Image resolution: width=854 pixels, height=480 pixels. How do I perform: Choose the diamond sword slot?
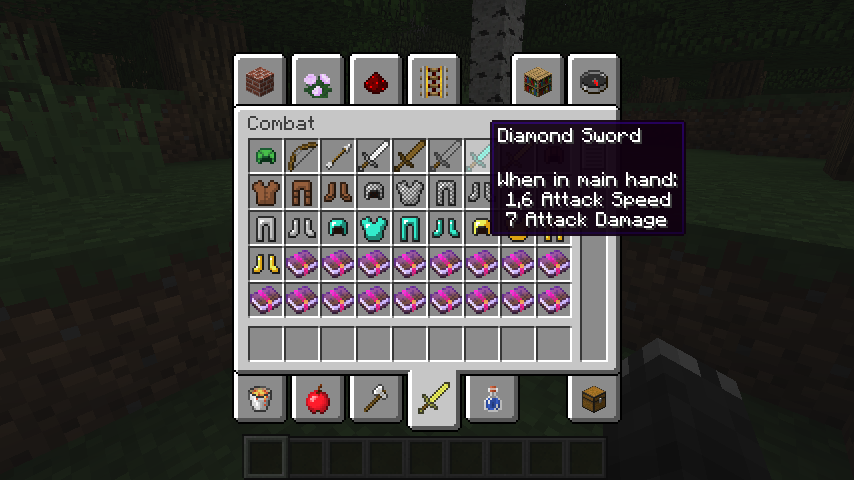point(480,156)
